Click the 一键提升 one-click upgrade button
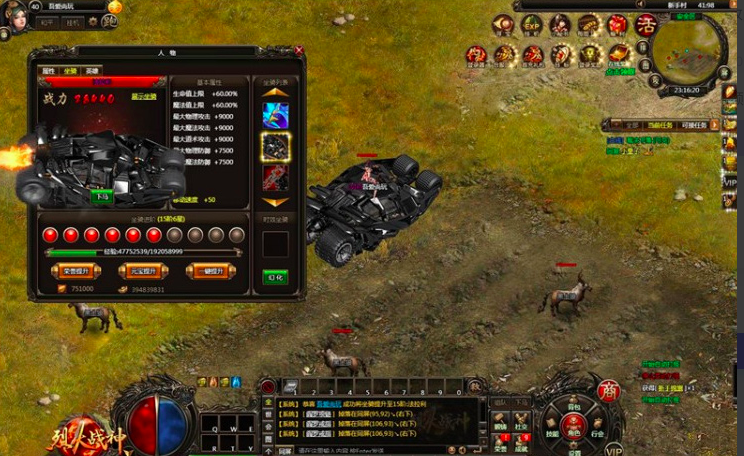Viewport: 744px width, 456px height. 210,271
